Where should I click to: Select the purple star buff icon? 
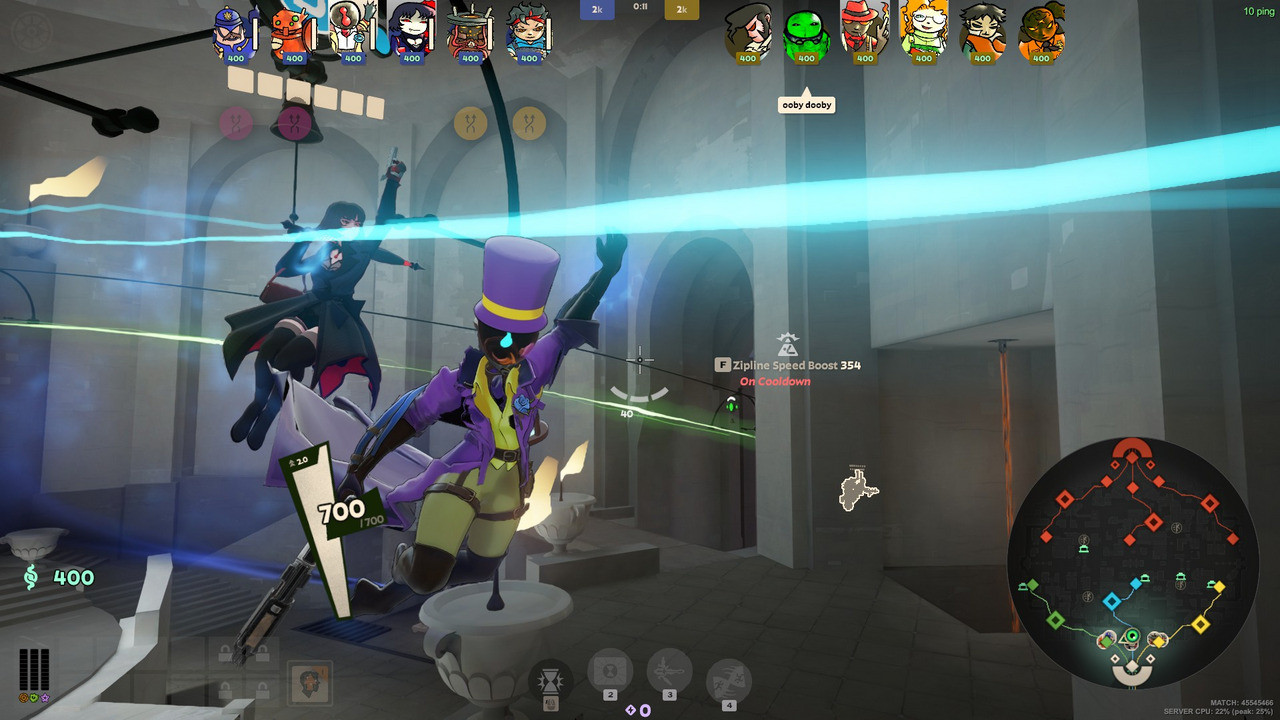point(44,697)
